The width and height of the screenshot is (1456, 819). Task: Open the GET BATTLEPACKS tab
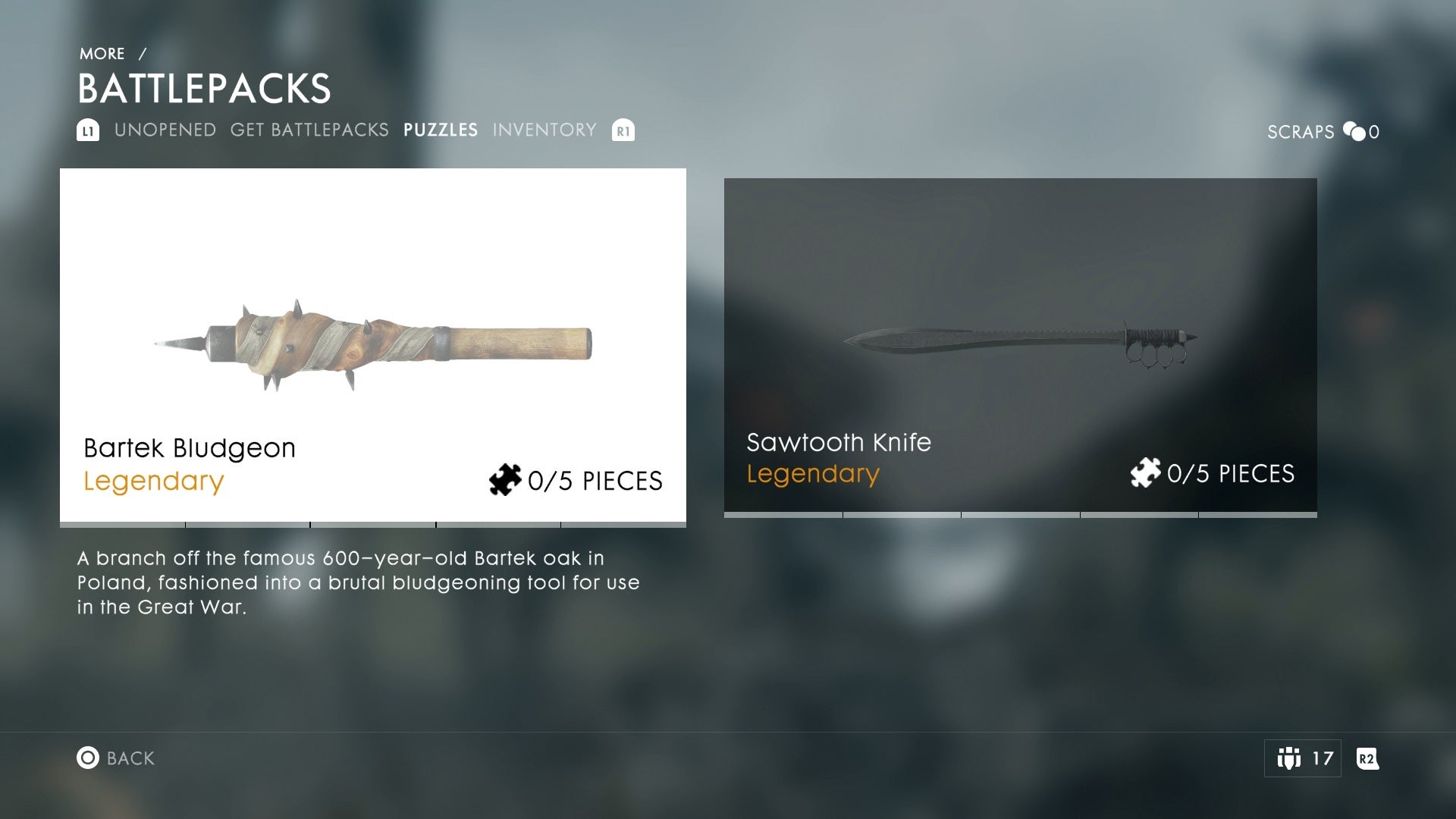[x=309, y=130]
